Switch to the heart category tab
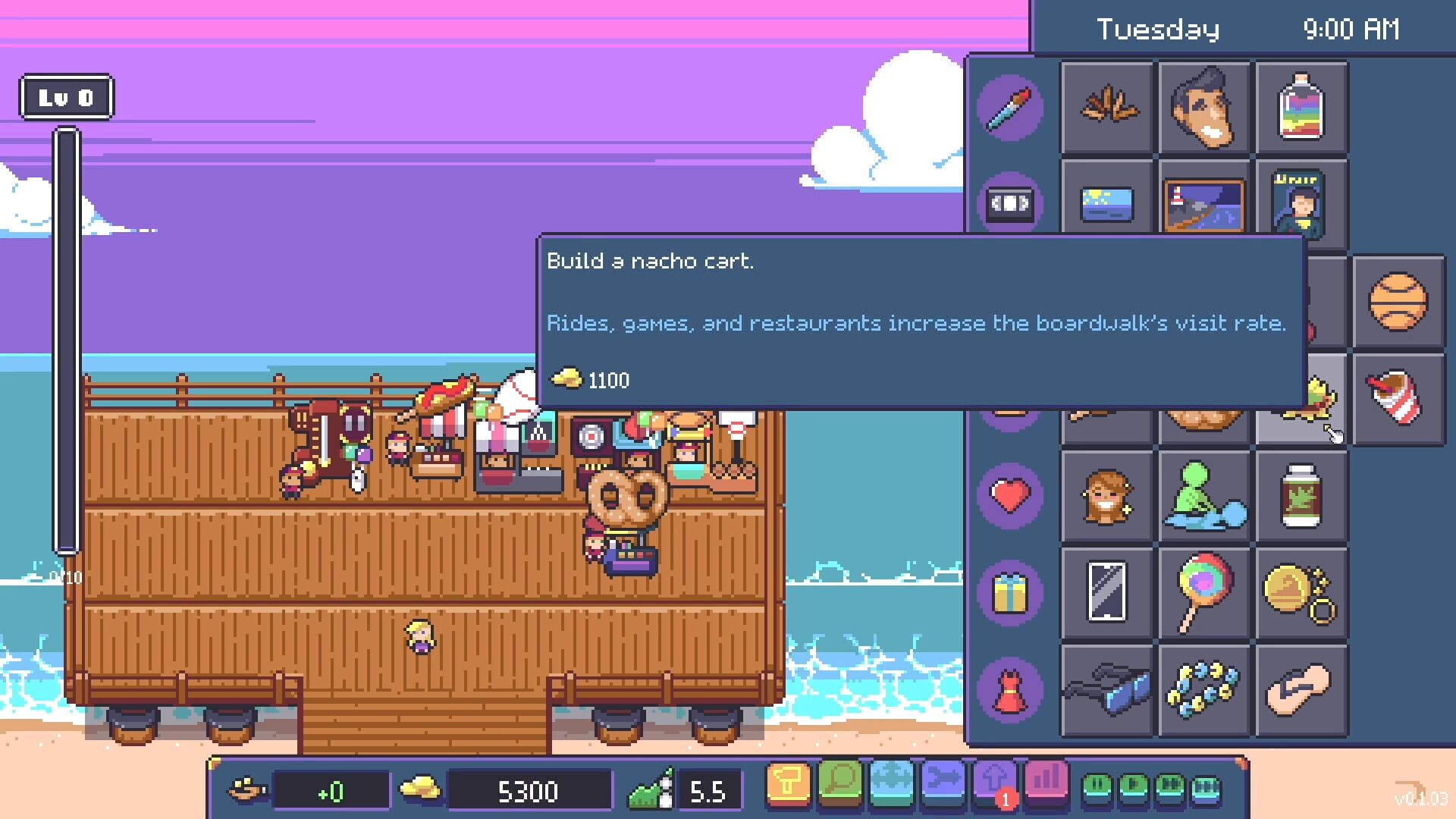Viewport: 1456px width, 819px height. coord(1011,494)
